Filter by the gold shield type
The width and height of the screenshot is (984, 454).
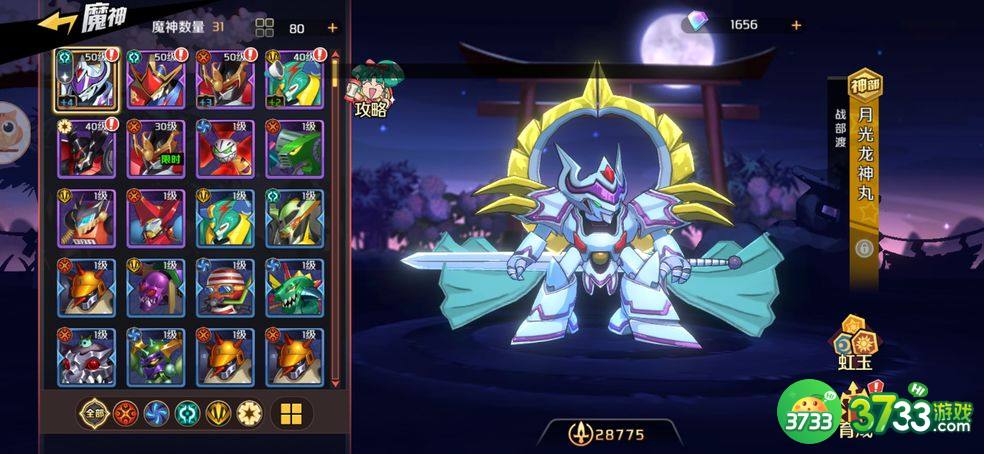218,413
